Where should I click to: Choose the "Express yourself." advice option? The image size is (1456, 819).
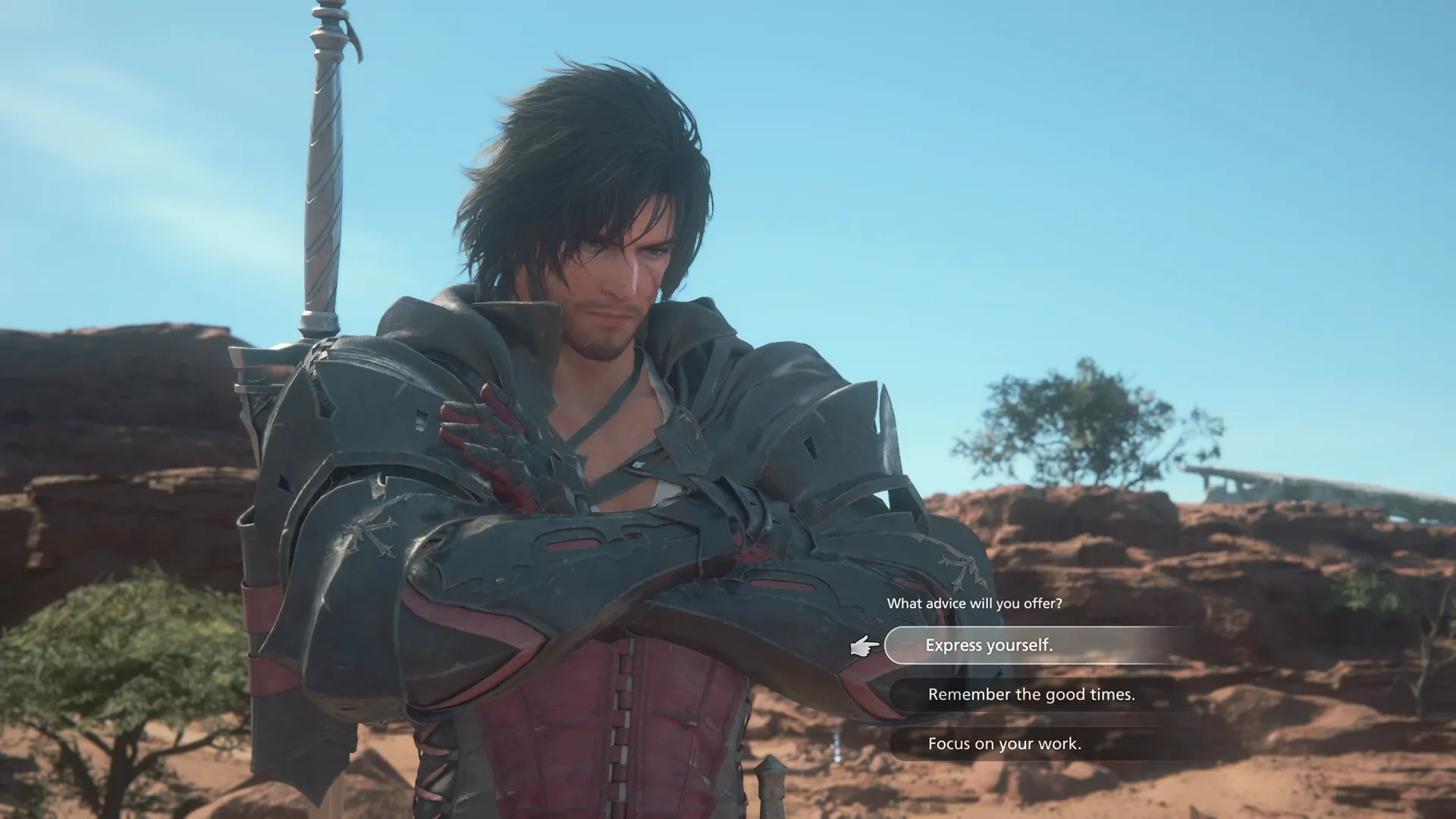[x=989, y=645]
